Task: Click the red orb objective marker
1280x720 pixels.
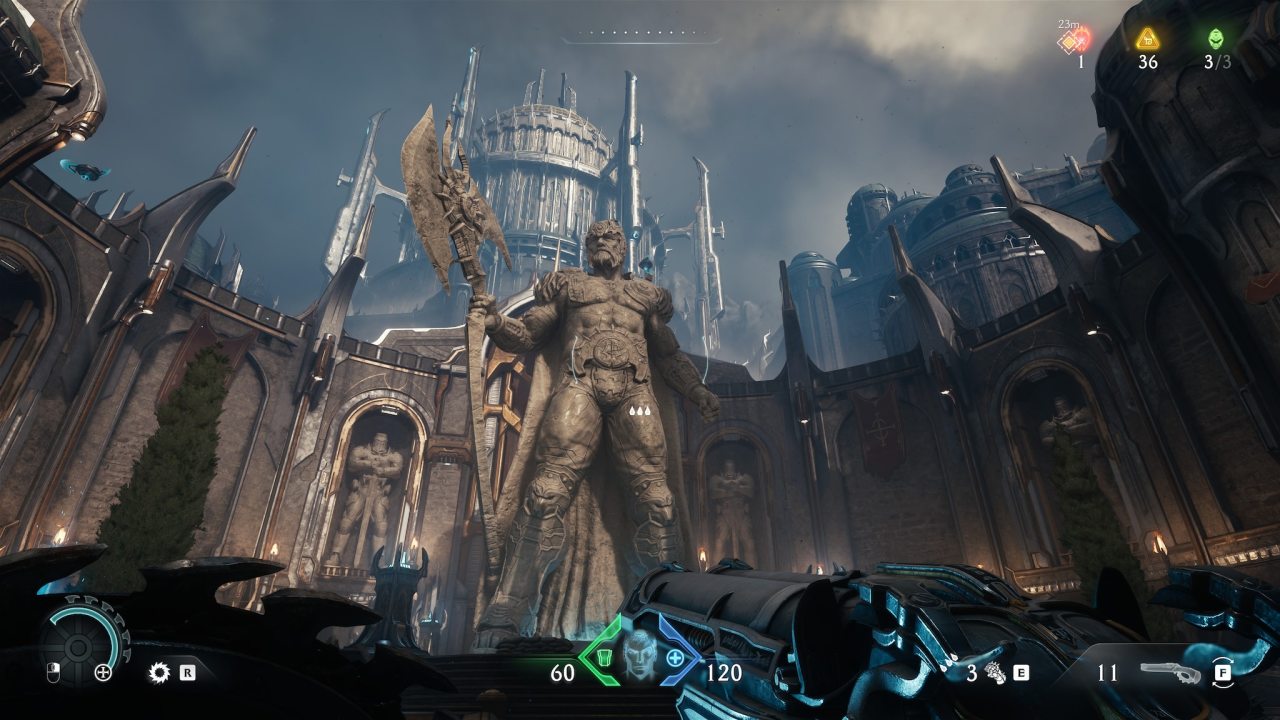Action: (1077, 40)
